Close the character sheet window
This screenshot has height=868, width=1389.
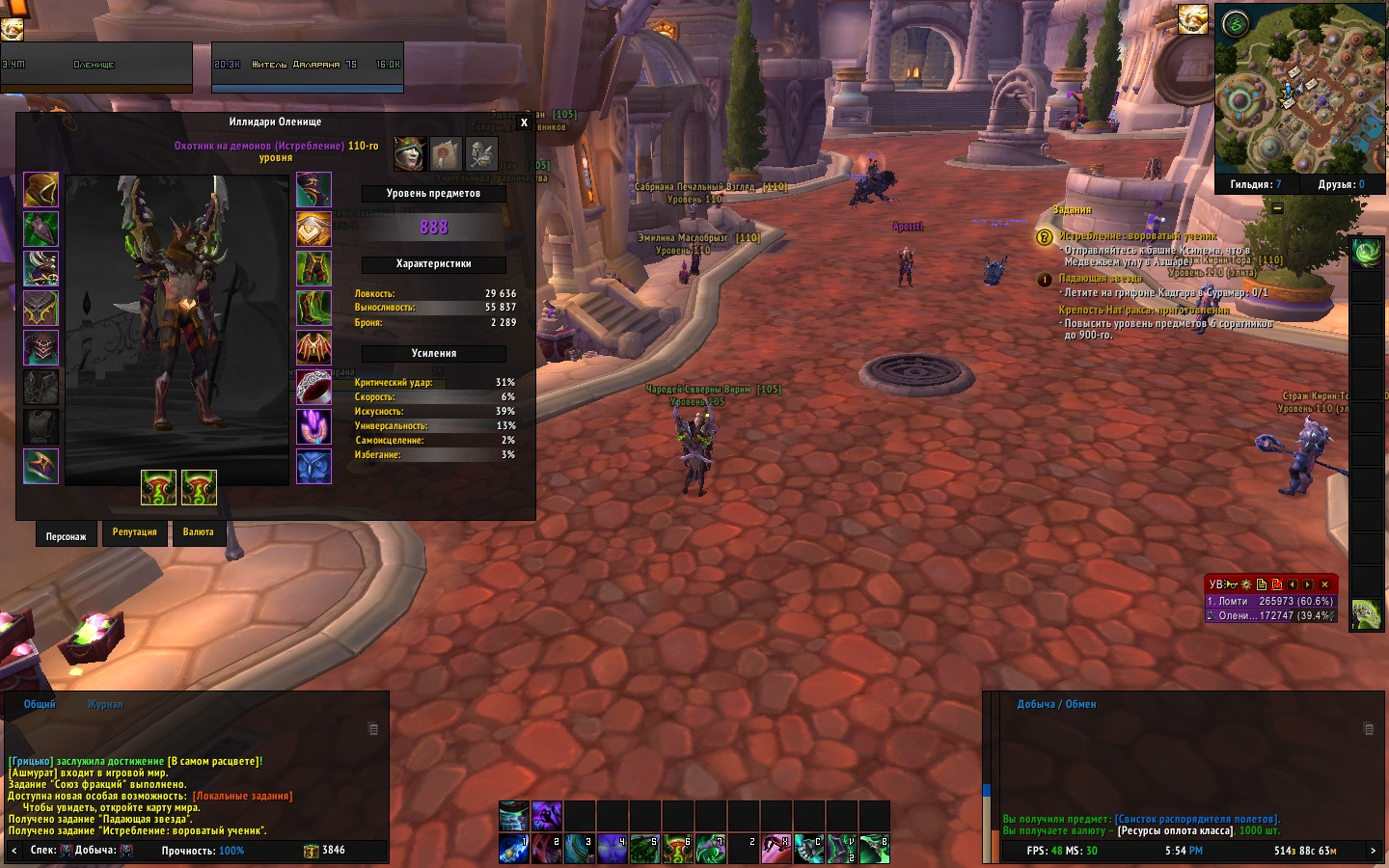[524, 122]
